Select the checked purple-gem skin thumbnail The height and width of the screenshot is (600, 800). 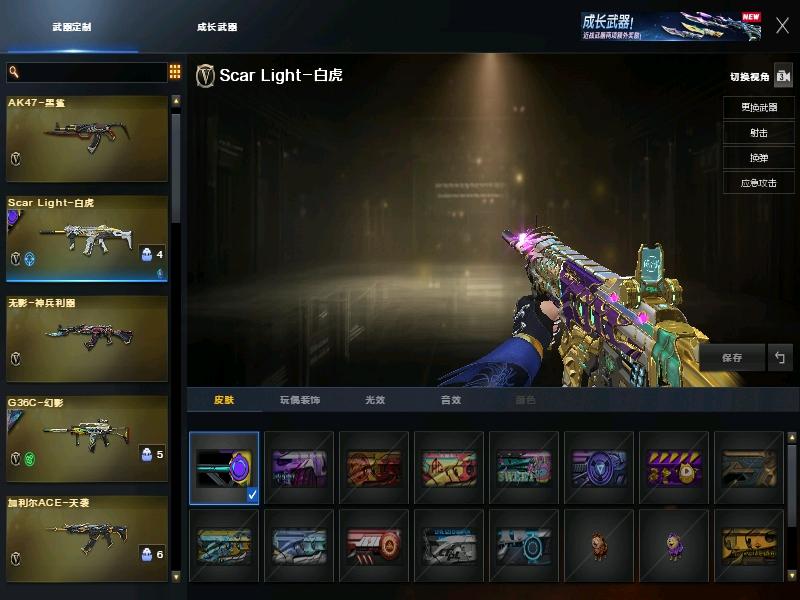click(x=224, y=467)
